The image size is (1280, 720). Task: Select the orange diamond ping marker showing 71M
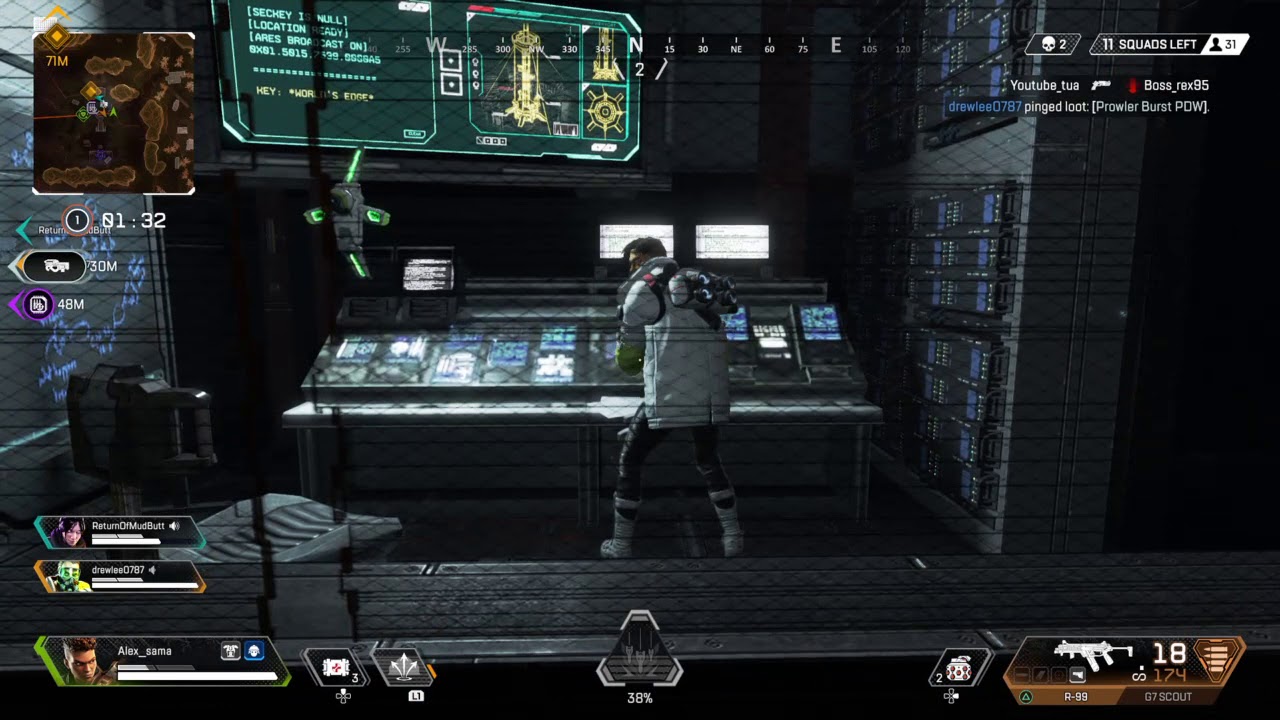coord(56,38)
